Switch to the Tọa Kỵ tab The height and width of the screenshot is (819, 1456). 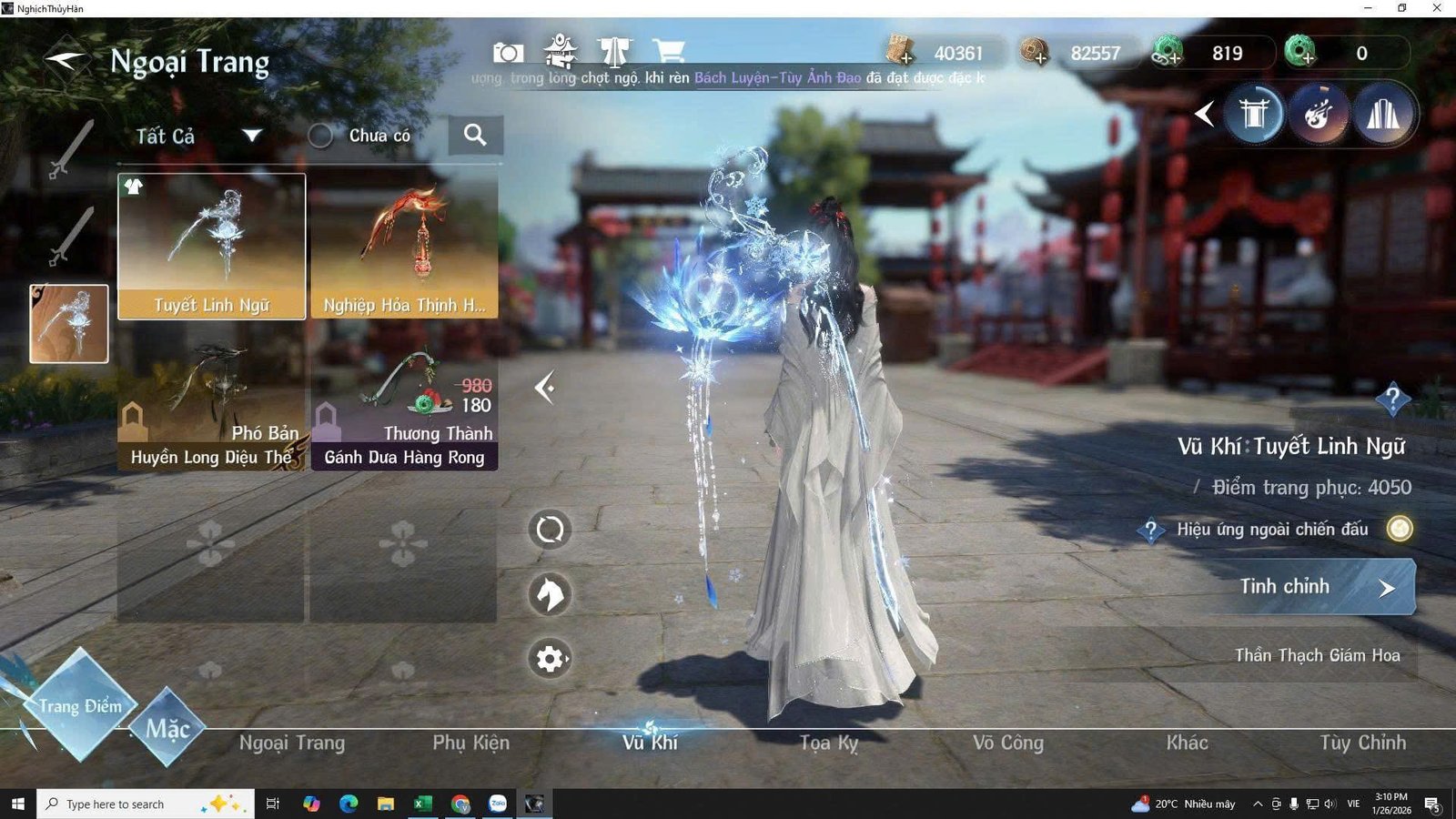(x=828, y=743)
